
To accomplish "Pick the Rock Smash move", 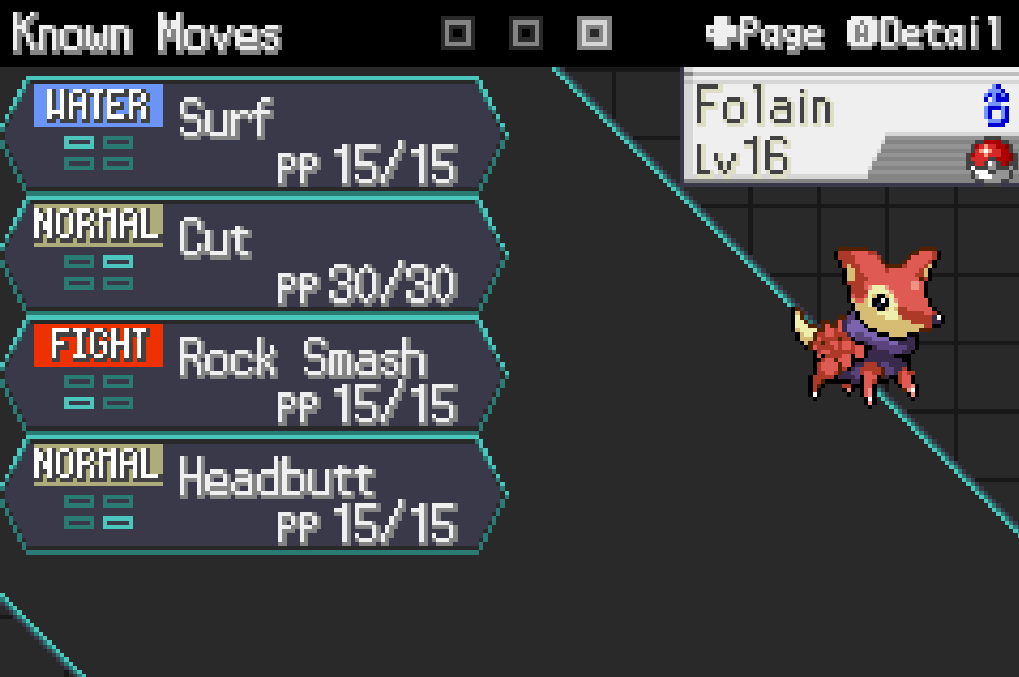I will pyautogui.click(x=255, y=374).
